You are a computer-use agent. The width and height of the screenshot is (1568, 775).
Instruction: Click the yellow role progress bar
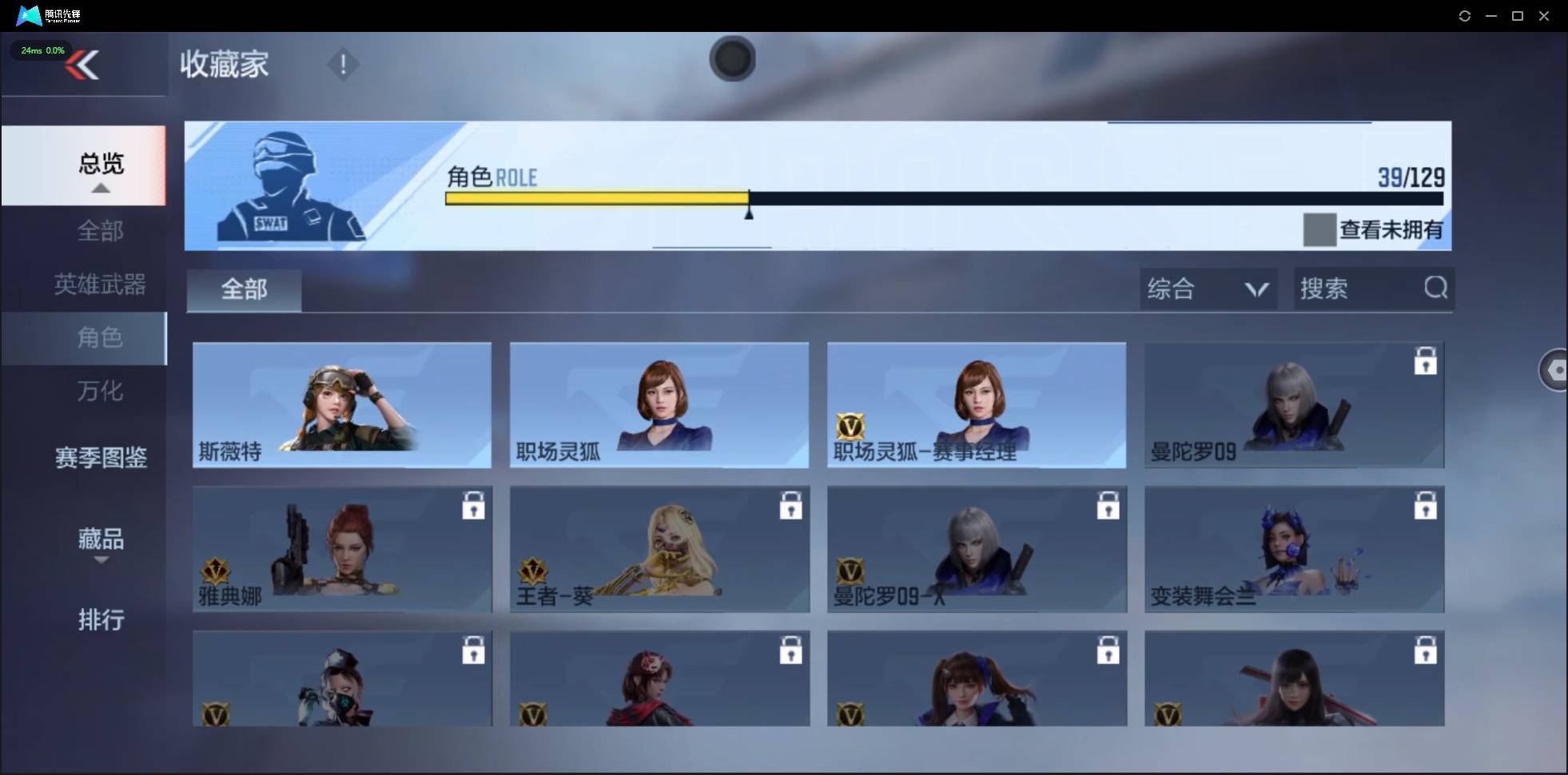pyautogui.click(x=595, y=198)
